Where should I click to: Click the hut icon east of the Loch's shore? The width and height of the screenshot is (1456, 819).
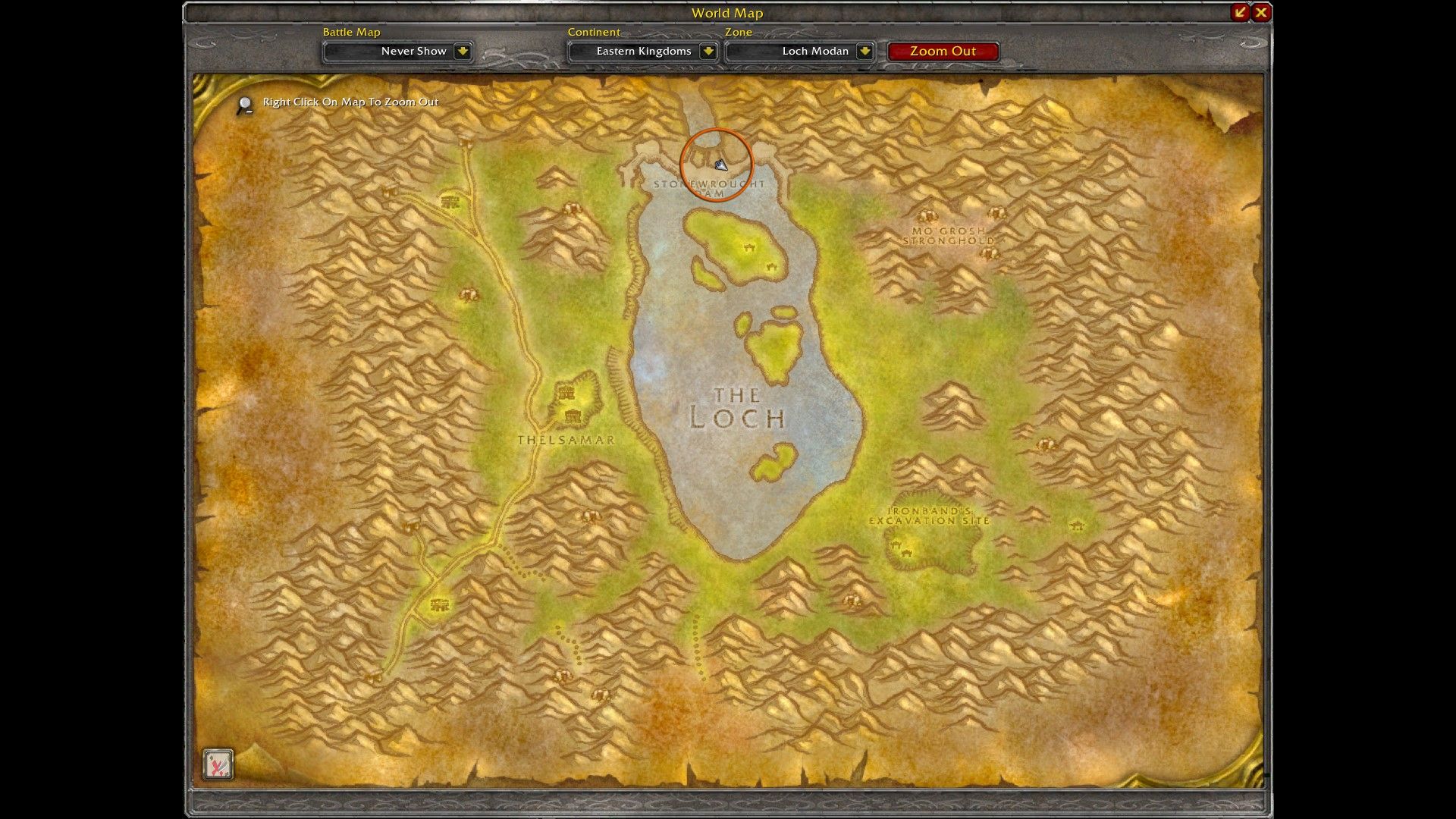1046,444
